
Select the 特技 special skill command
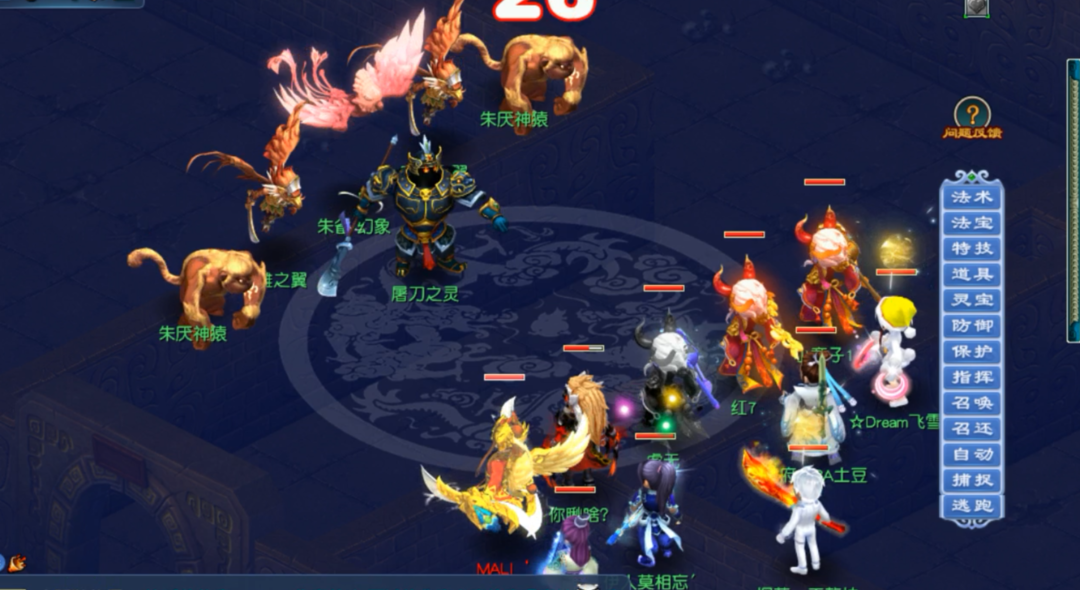coord(971,248)
